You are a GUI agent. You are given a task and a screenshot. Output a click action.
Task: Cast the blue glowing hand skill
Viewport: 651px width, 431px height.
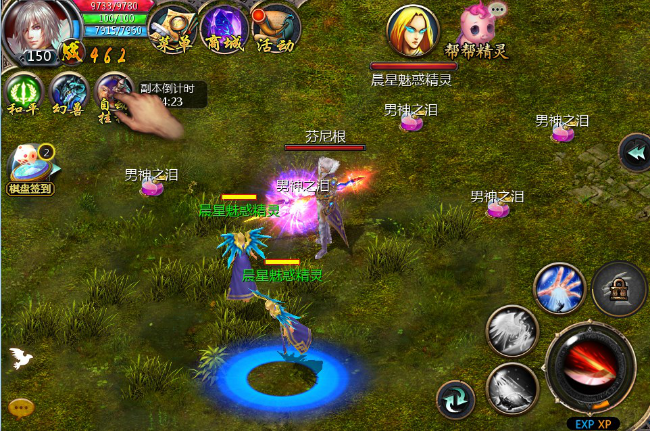pos(559,288)
